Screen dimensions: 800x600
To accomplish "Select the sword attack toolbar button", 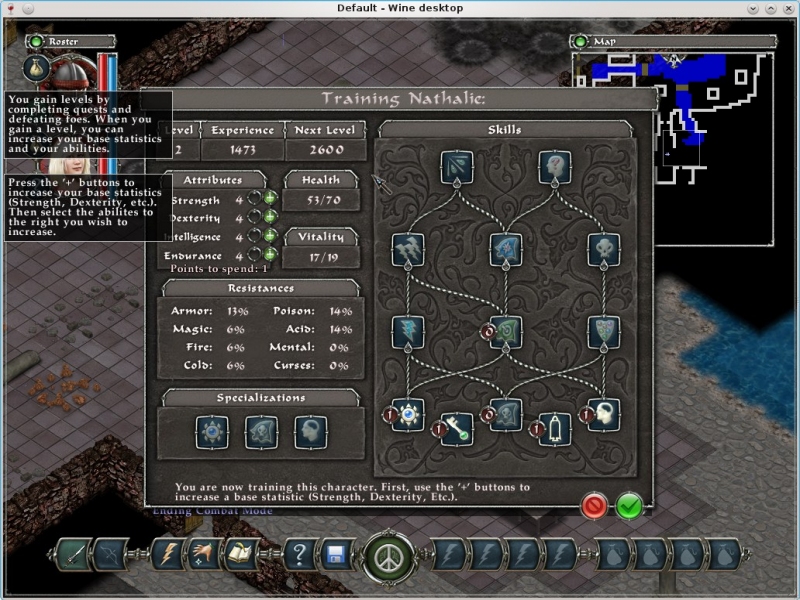I will click(75, 554).
